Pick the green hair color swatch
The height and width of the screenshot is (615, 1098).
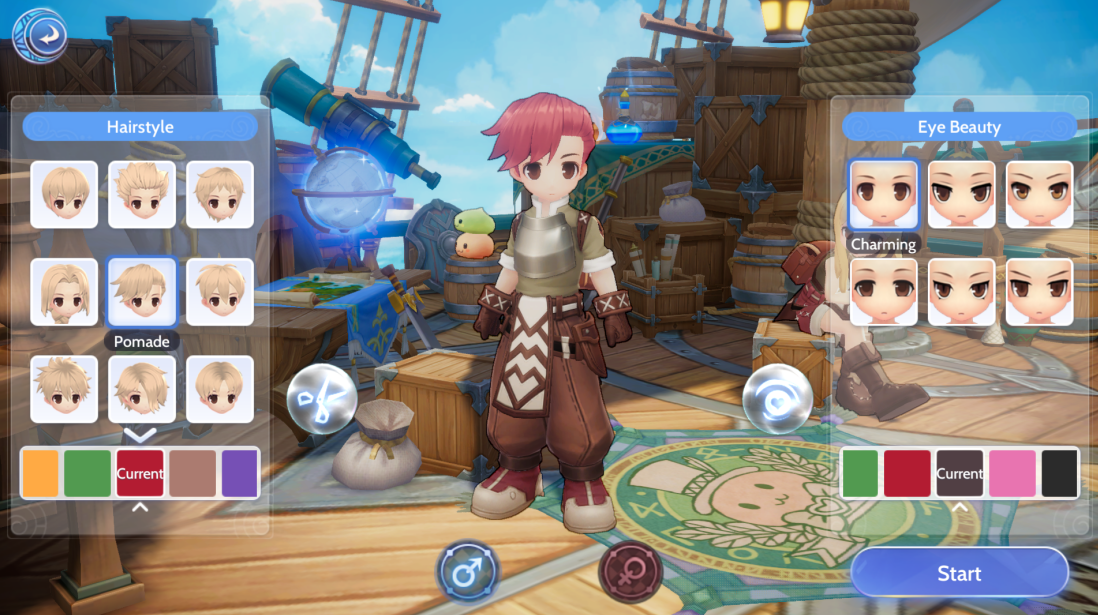[x=87, y=473]
